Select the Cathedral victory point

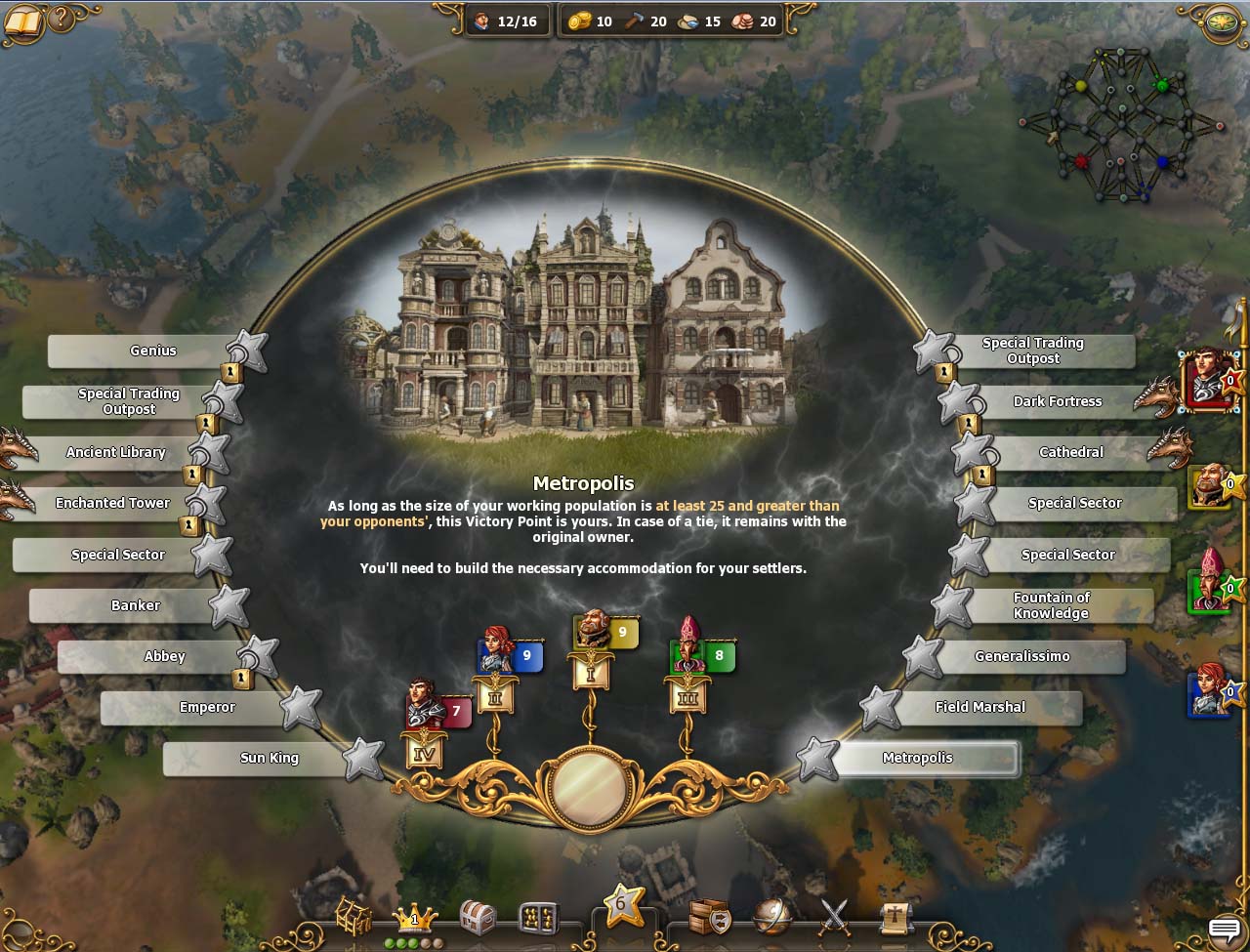[x=1070, y=453]
